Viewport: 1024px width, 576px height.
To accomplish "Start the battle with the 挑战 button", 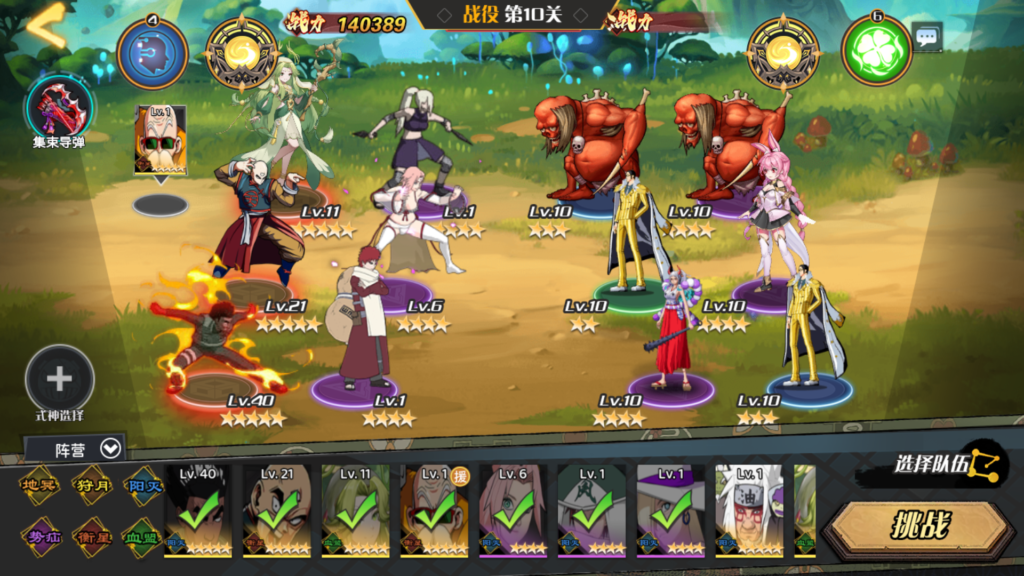I will pos(918,526).
